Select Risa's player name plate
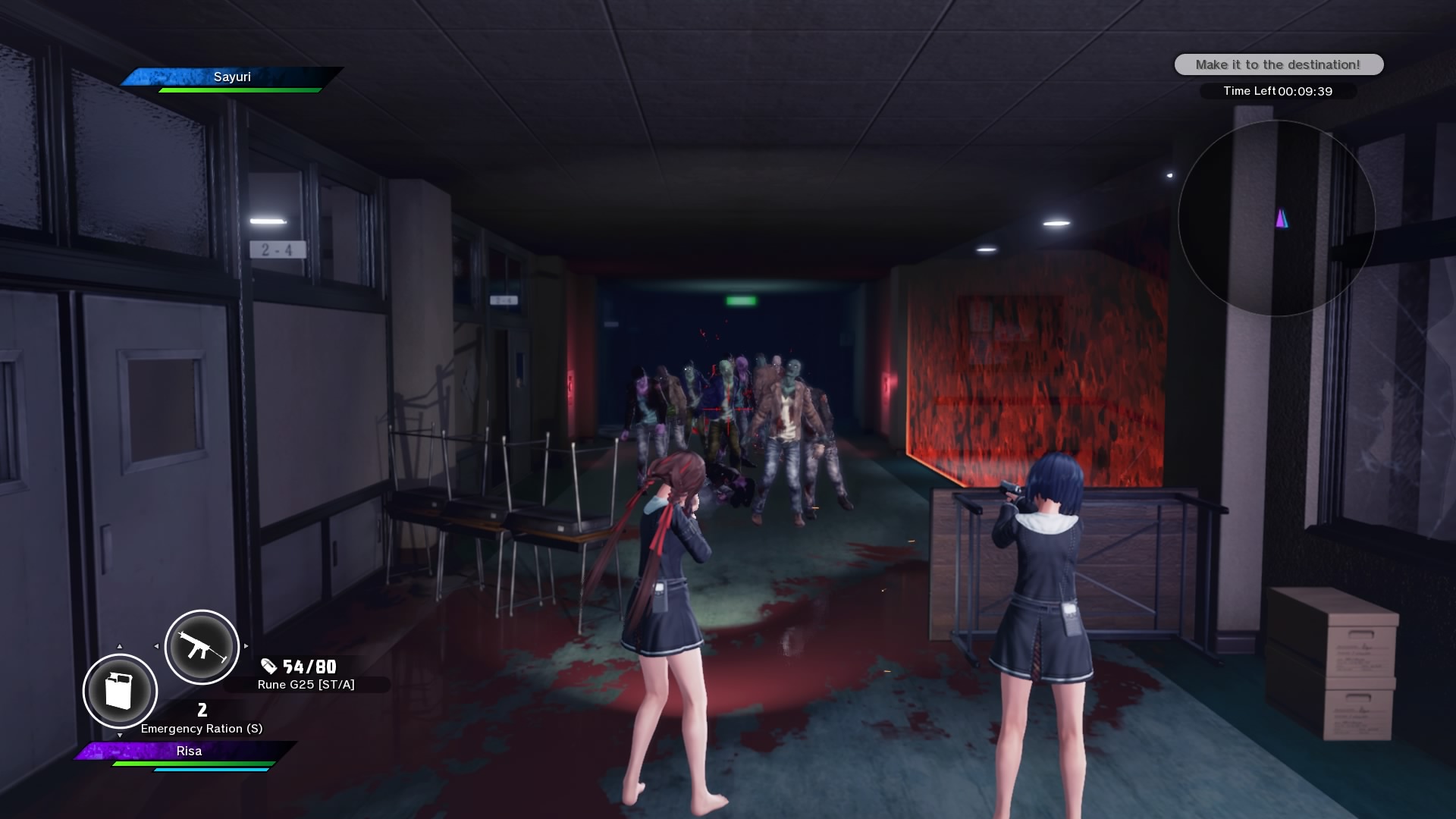 click(x=189, y=751)
